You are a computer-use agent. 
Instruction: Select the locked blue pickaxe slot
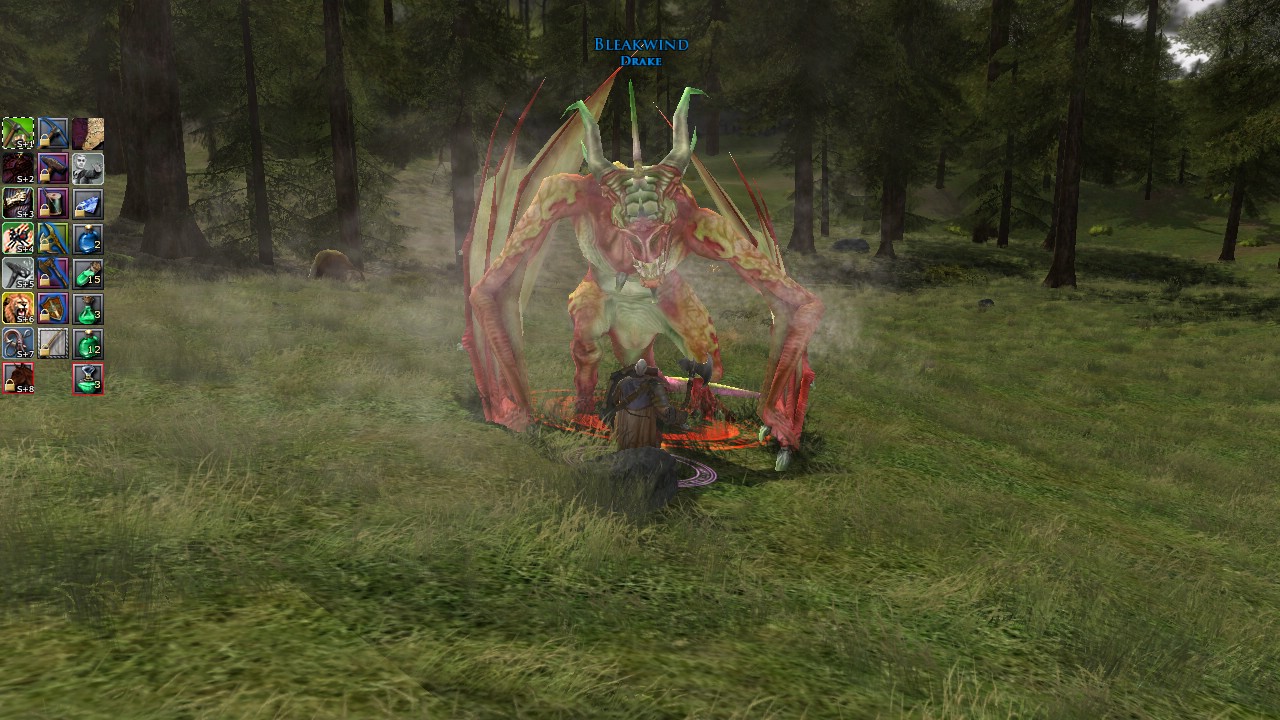pyautogui.click(x=53, y=133)
